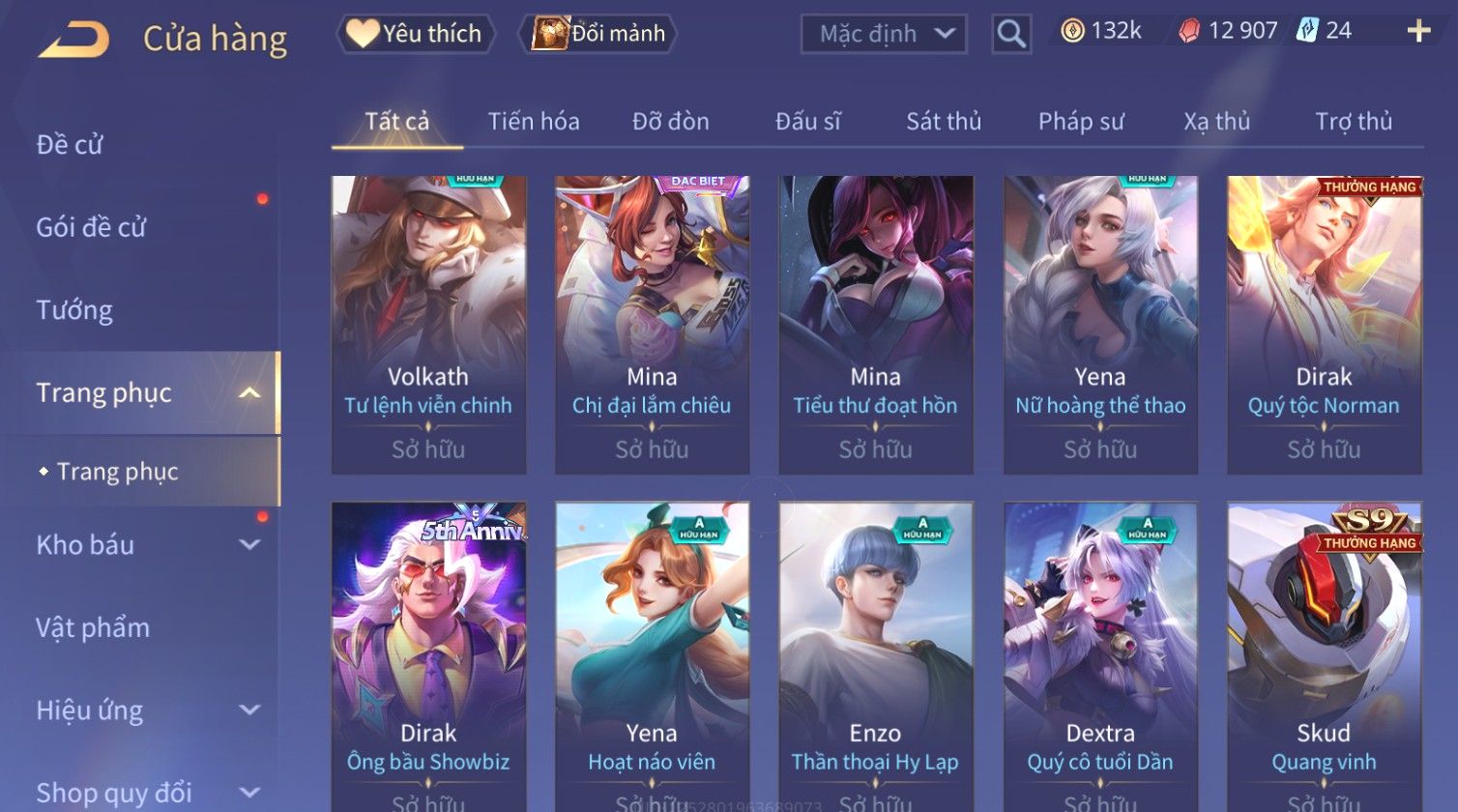
Task: Click the magnifying glass search icon
Action: pyautogui.click(x=1011, y=34)
